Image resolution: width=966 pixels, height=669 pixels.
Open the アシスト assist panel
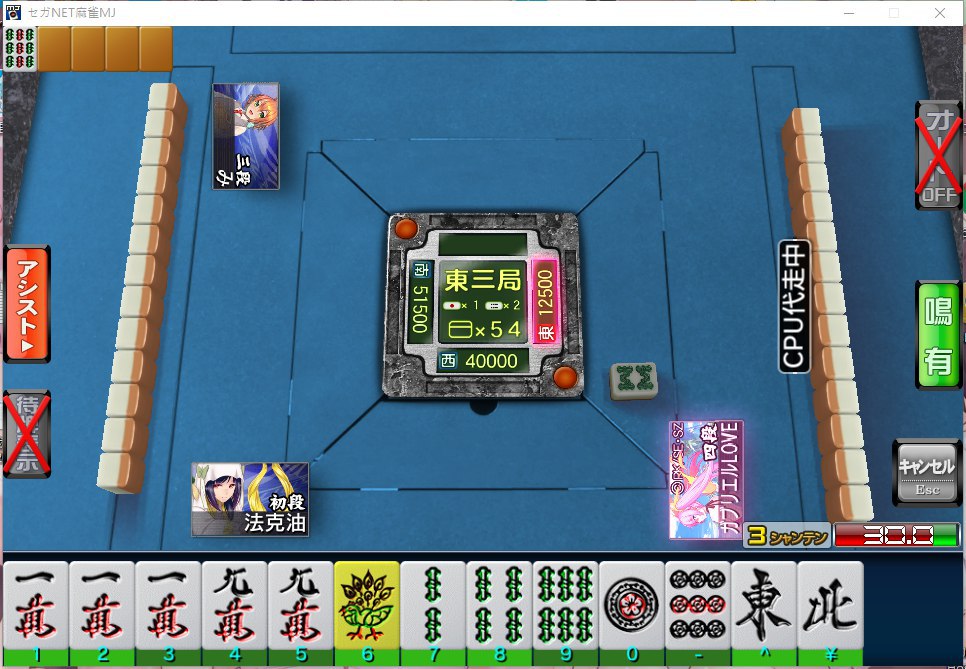click(27, 303)
